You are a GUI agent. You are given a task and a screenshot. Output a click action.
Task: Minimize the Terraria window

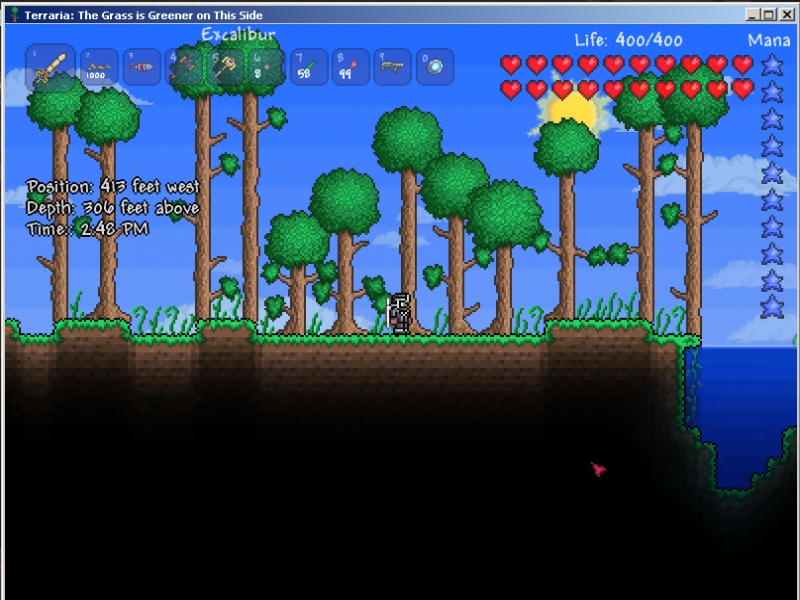754,15
